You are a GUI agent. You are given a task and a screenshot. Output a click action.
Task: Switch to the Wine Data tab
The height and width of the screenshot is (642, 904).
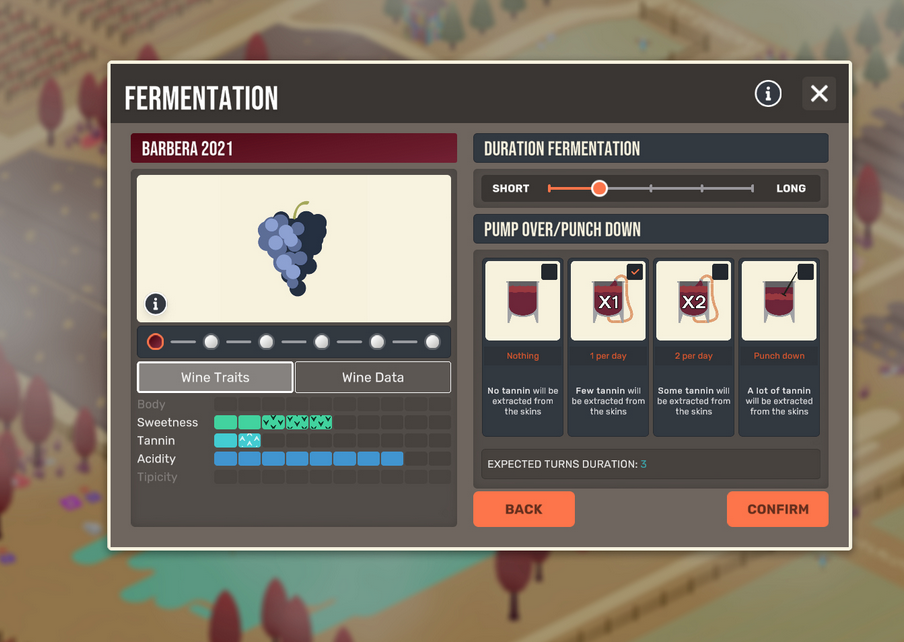click(x=372, y=377)
